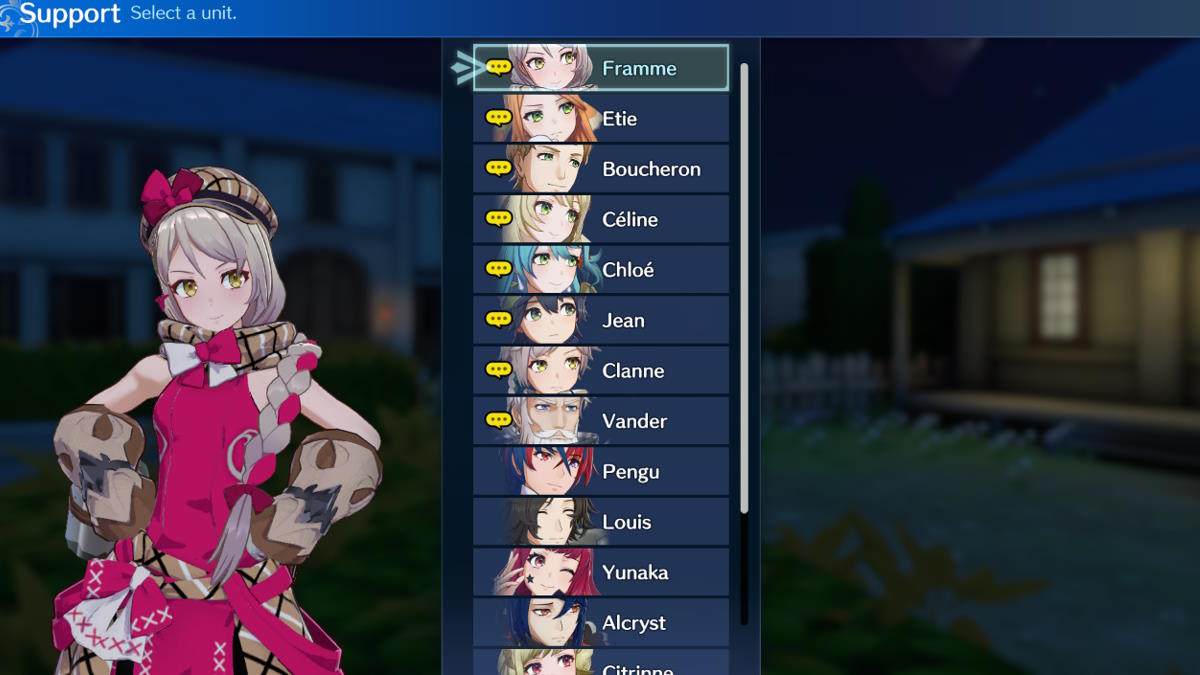Select Pengu in the unit list
The image size is (1200, 675).
[601, 472]
